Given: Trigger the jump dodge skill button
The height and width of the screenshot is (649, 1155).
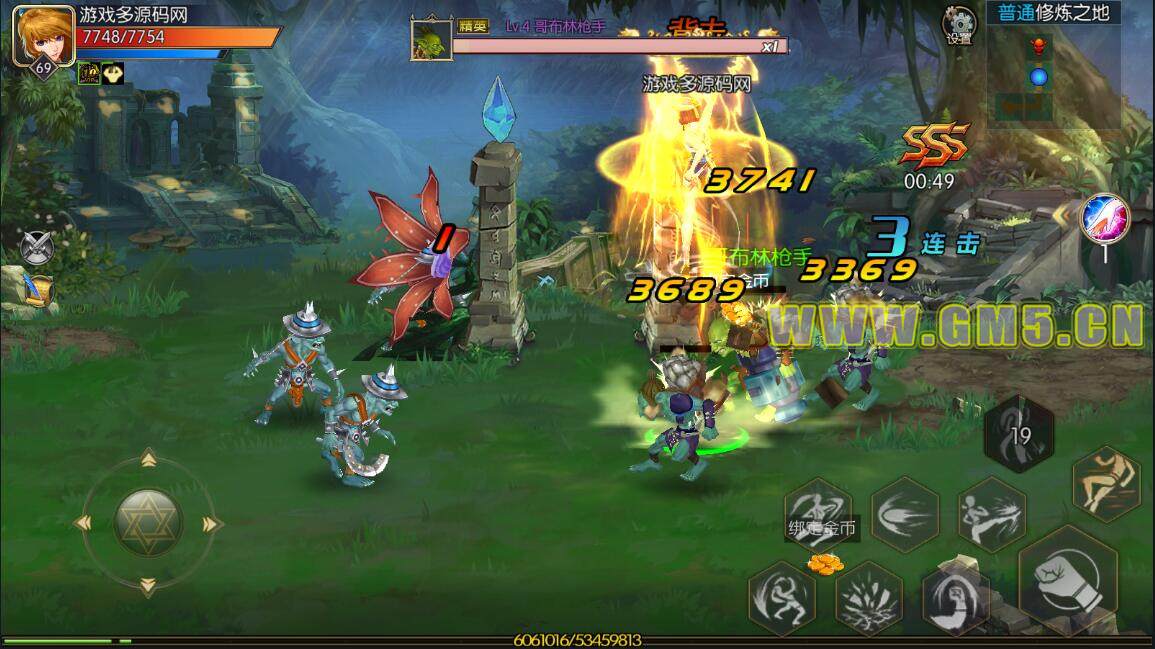Looking at the screenshot, I should [1106, 482].
